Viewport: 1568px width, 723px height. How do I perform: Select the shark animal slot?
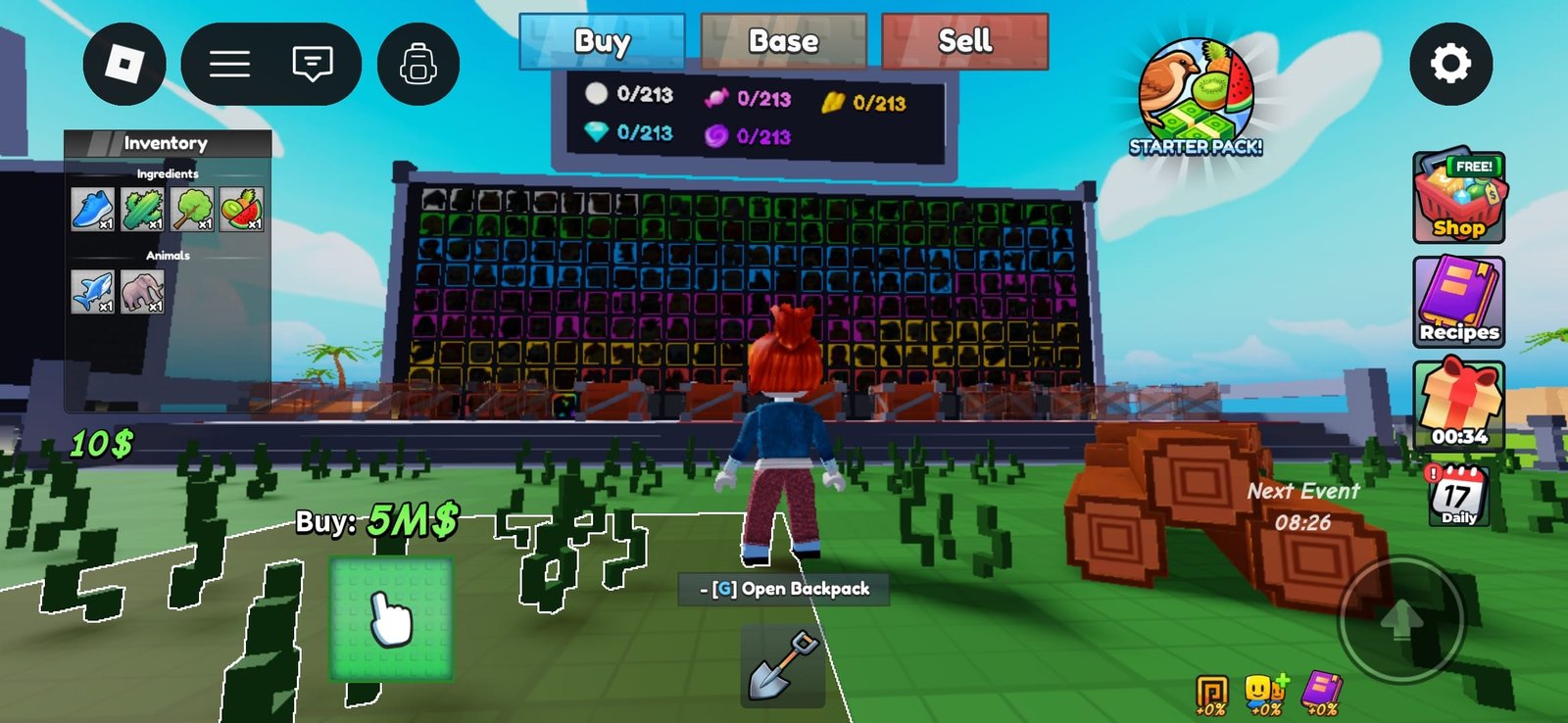pos(93,291)
